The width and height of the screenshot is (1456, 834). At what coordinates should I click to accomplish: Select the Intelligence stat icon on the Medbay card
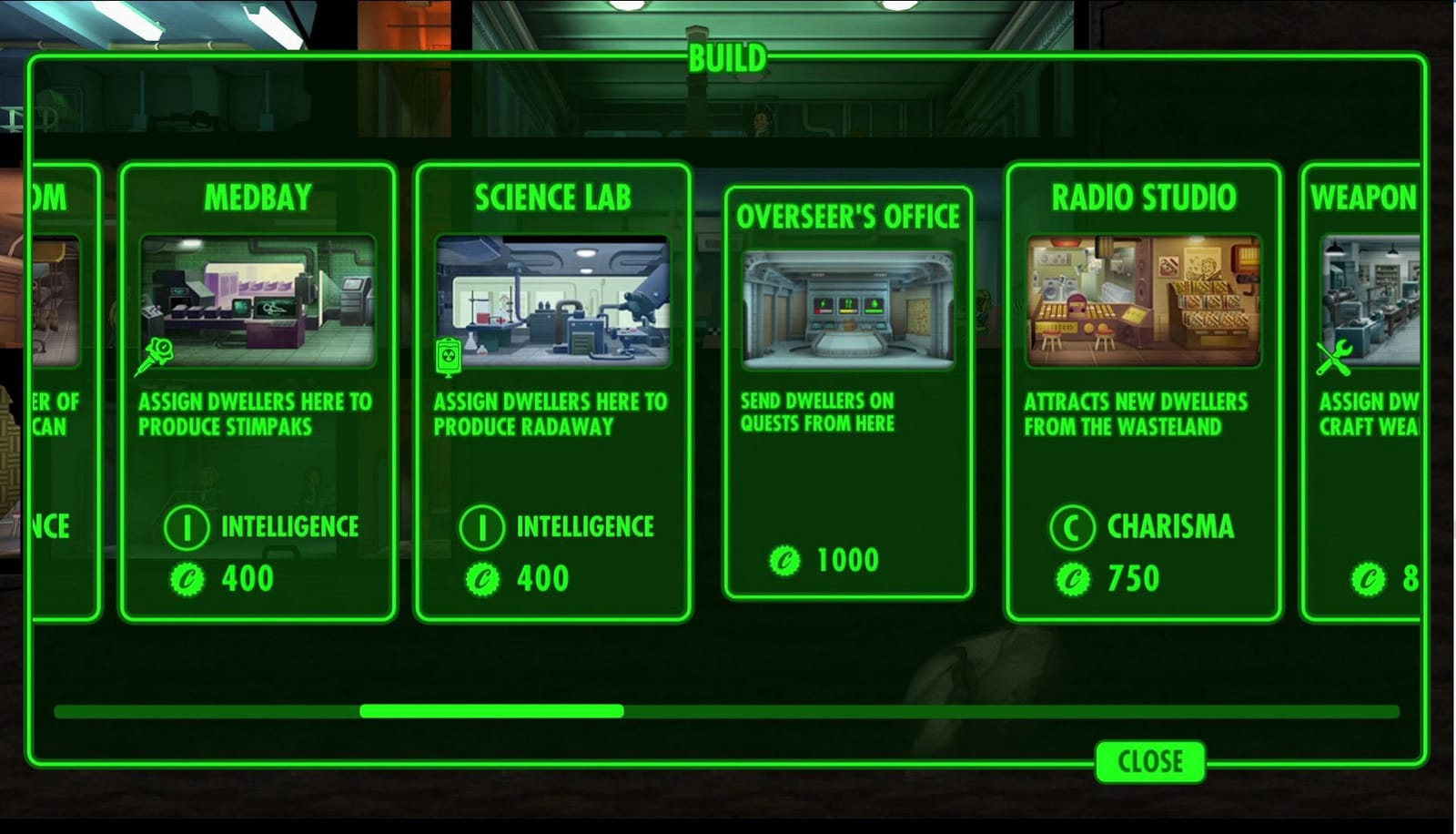(x=187, y=526)
